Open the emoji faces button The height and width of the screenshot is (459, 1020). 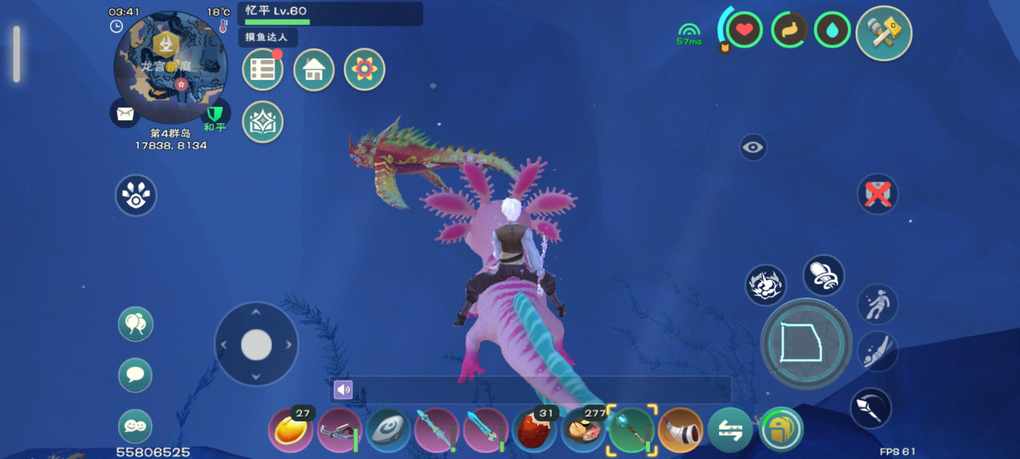tap(135, 426)
